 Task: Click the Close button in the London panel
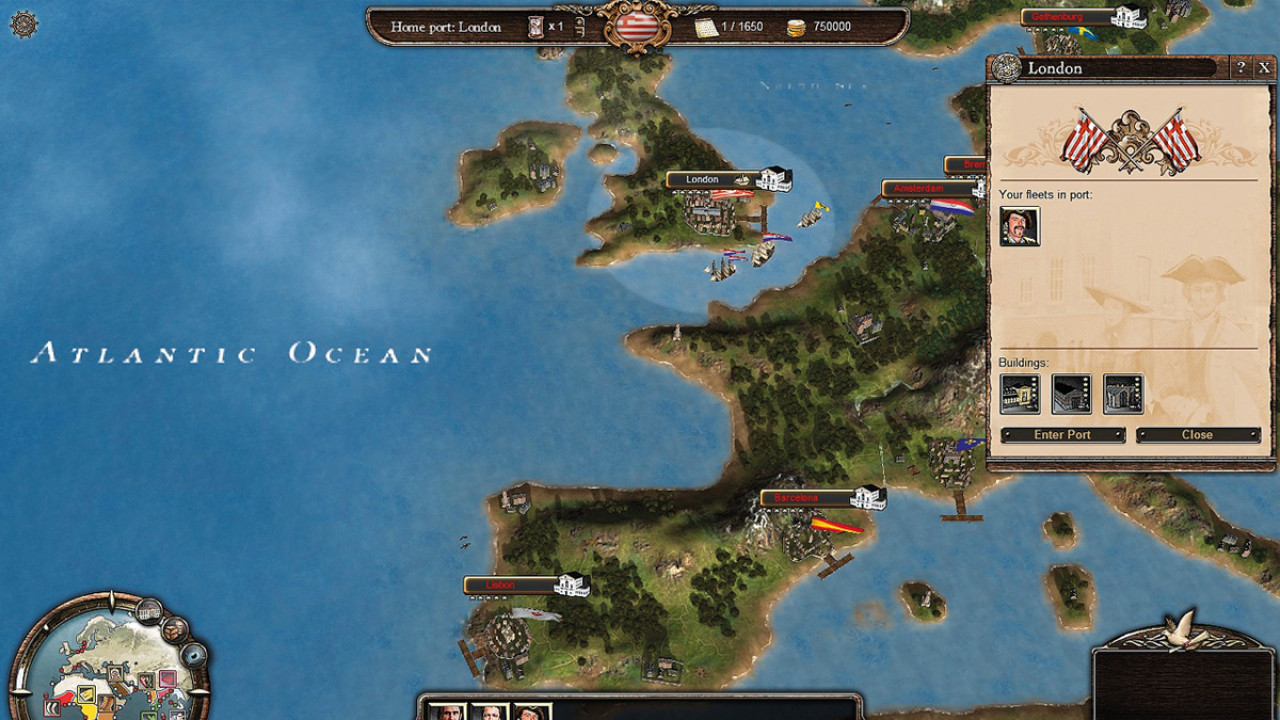click(x=1197, y=435)
